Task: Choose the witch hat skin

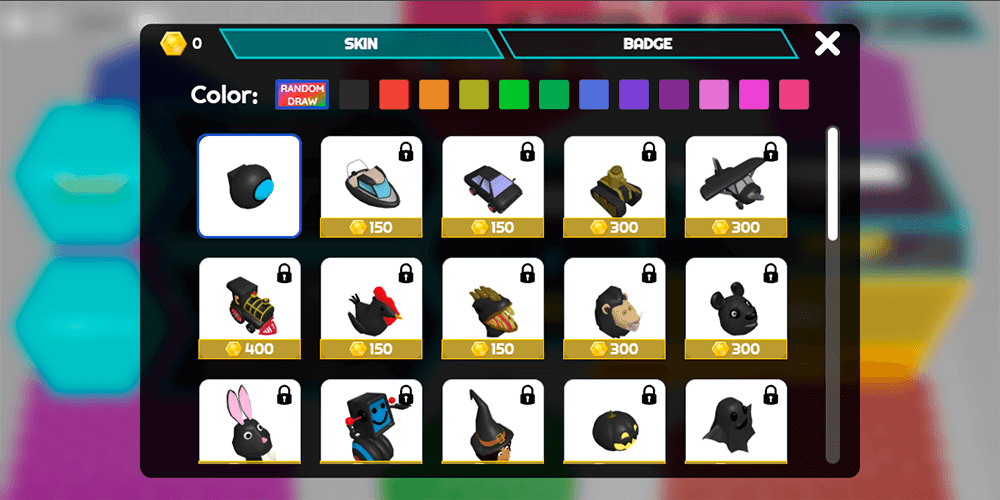Action: (493, 422)
